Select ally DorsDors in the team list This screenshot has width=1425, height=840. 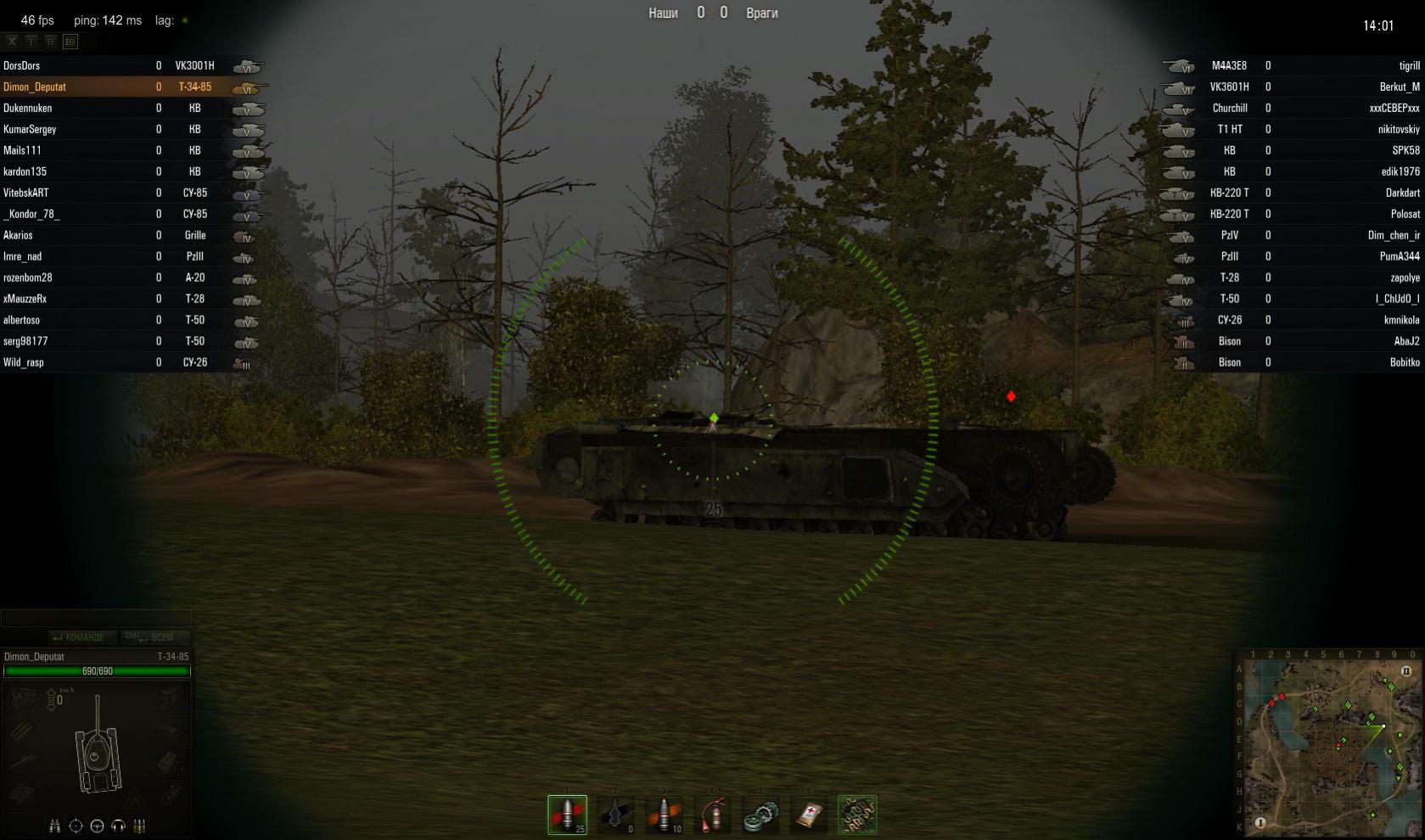22,65
